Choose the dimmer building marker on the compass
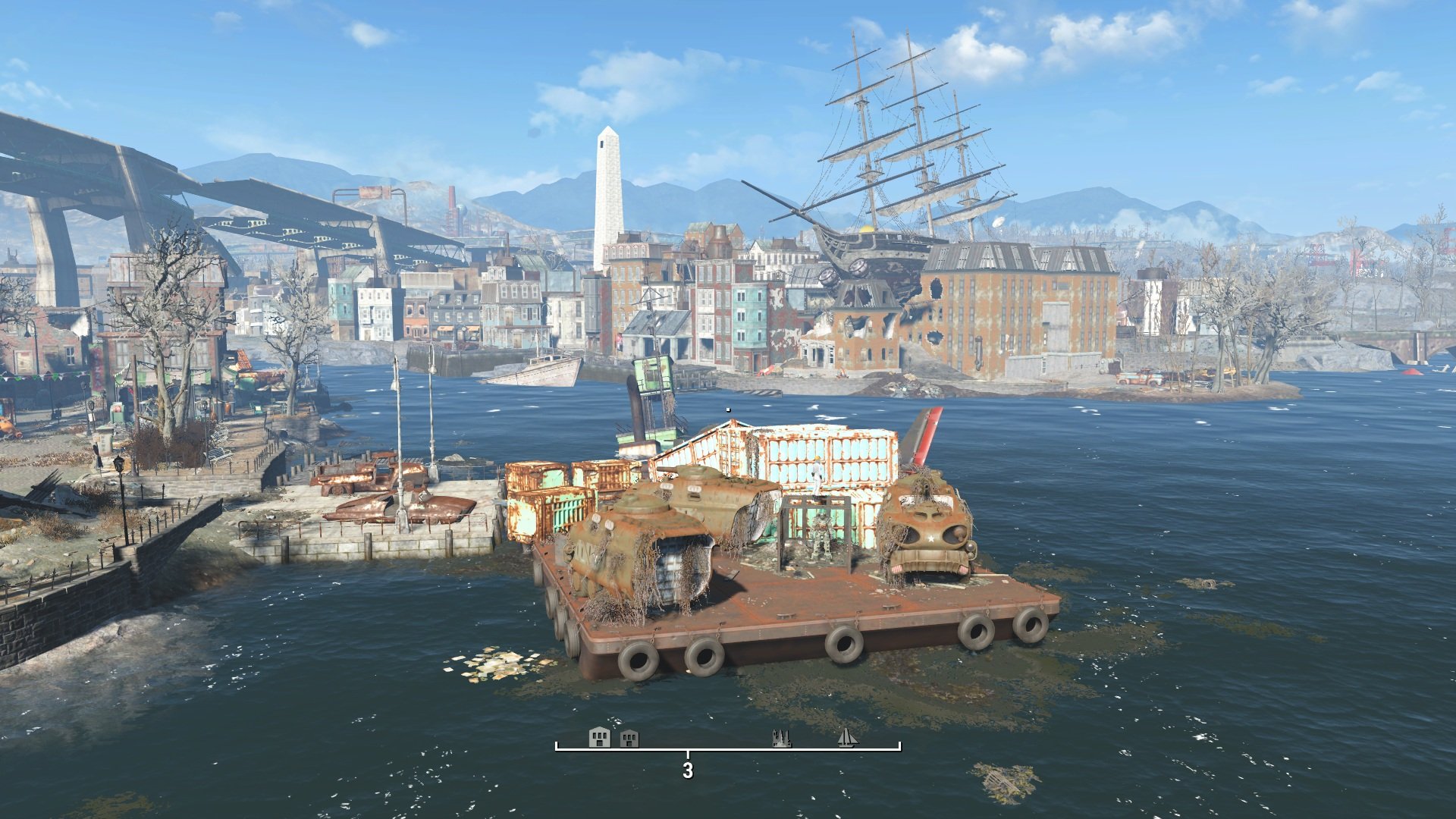This screenshot has height=819, width=1456. click(x=629, y=739)
